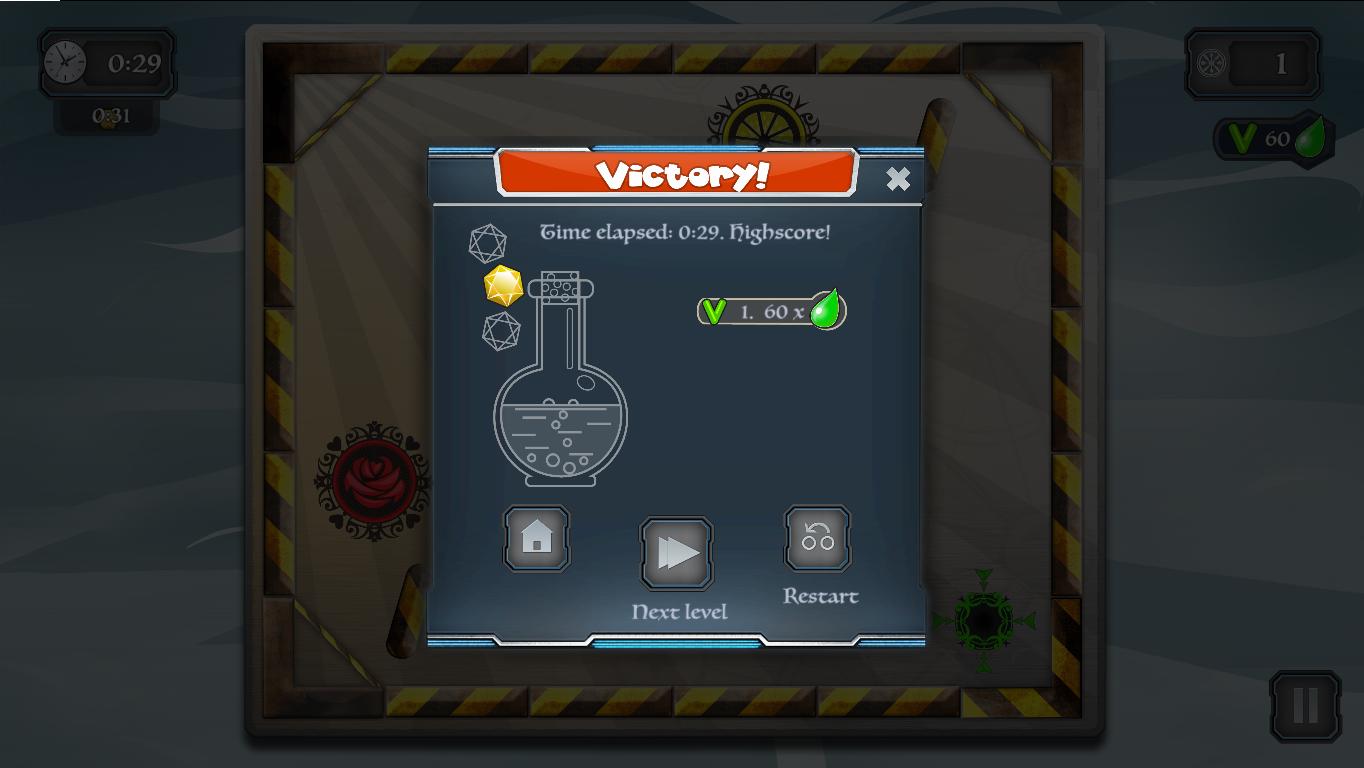
Task: Click the Restart text label
Action: (x=818, y=596)
